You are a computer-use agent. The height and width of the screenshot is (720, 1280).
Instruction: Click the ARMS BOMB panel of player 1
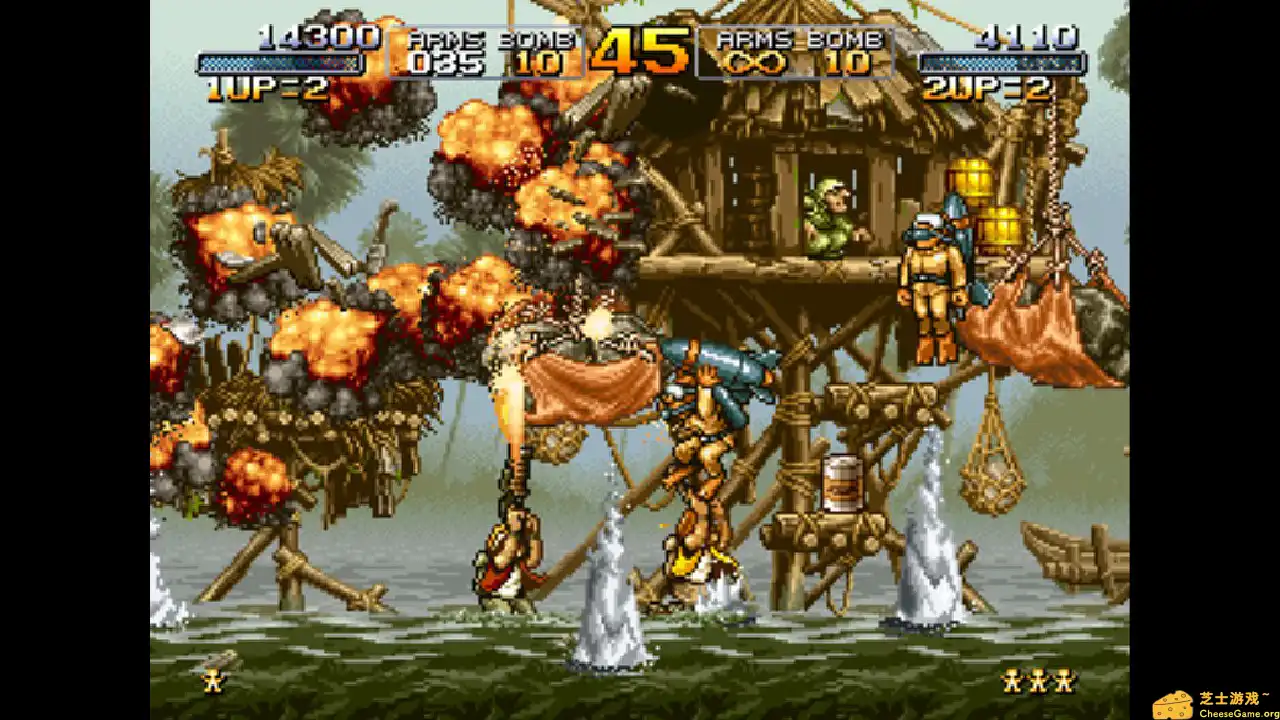pos(489,50)
